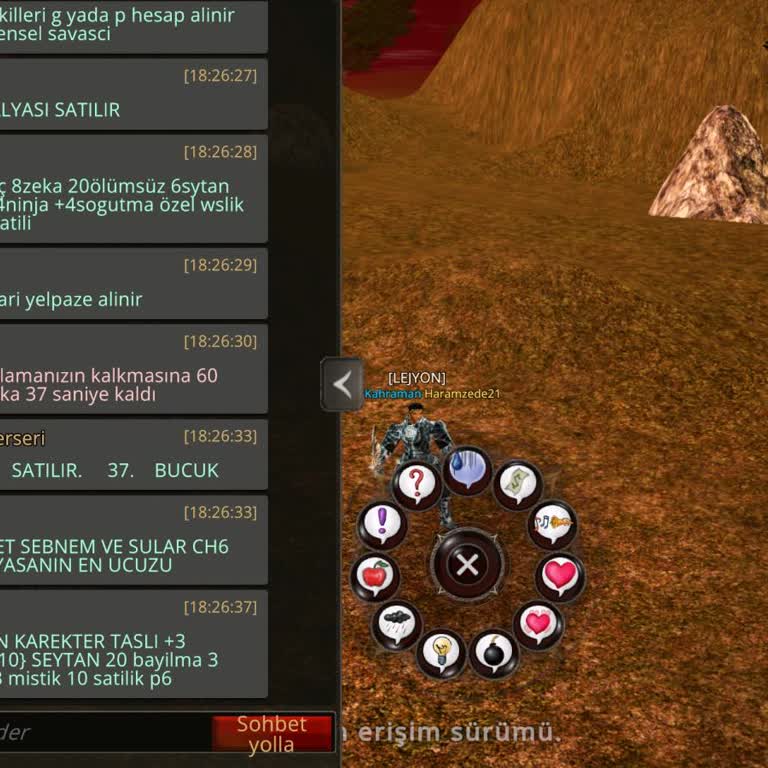Choose the black bomb emote
The image size is (768, 768).
point(494,655)
